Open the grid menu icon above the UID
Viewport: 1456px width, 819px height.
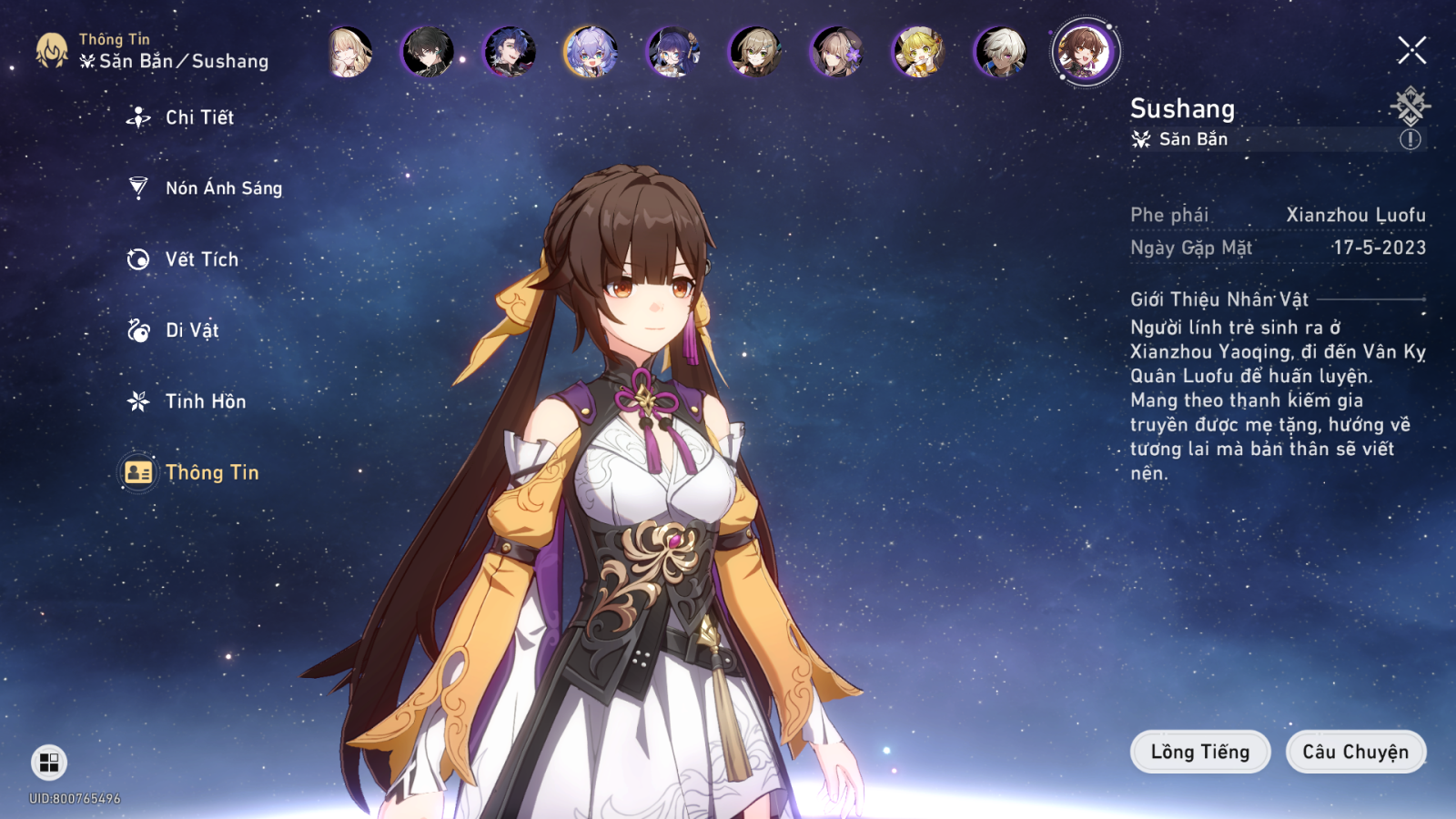[49, 763]
